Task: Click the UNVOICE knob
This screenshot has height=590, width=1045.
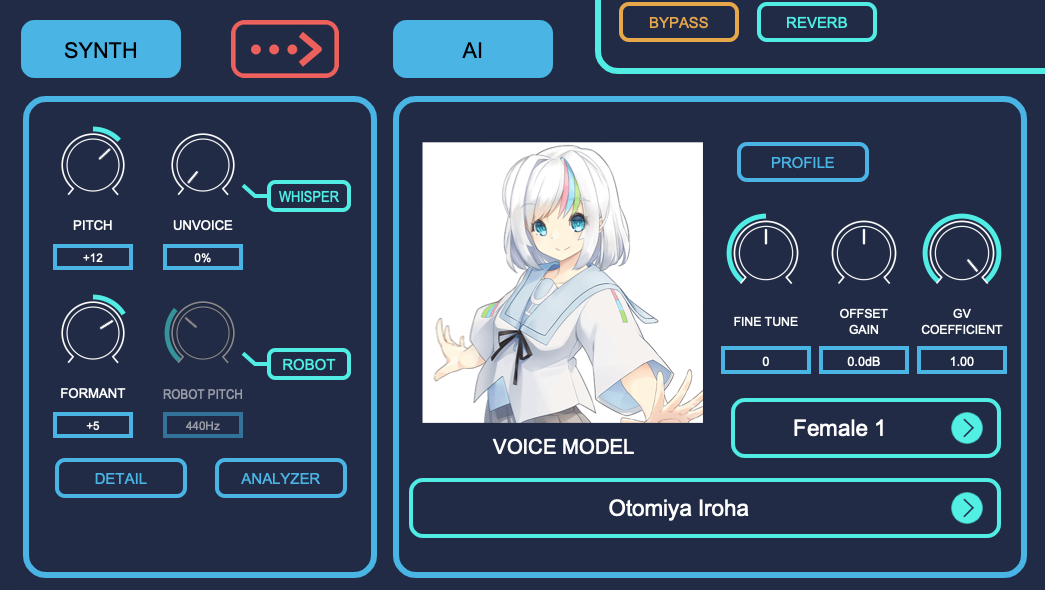Action: (x=202, y=164)
